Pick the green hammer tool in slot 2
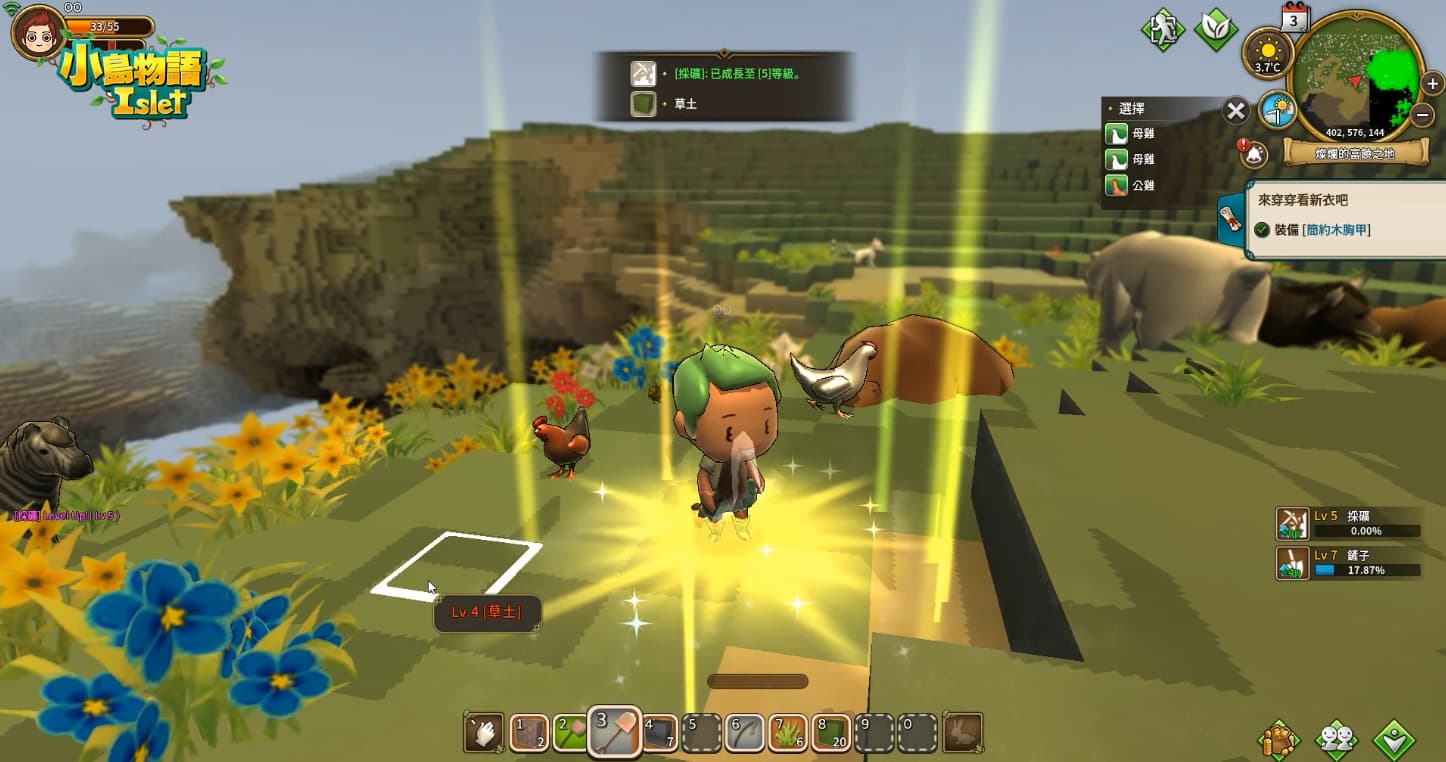Image resolution: width=1446 pixels, height=762 pixels. 572,734
